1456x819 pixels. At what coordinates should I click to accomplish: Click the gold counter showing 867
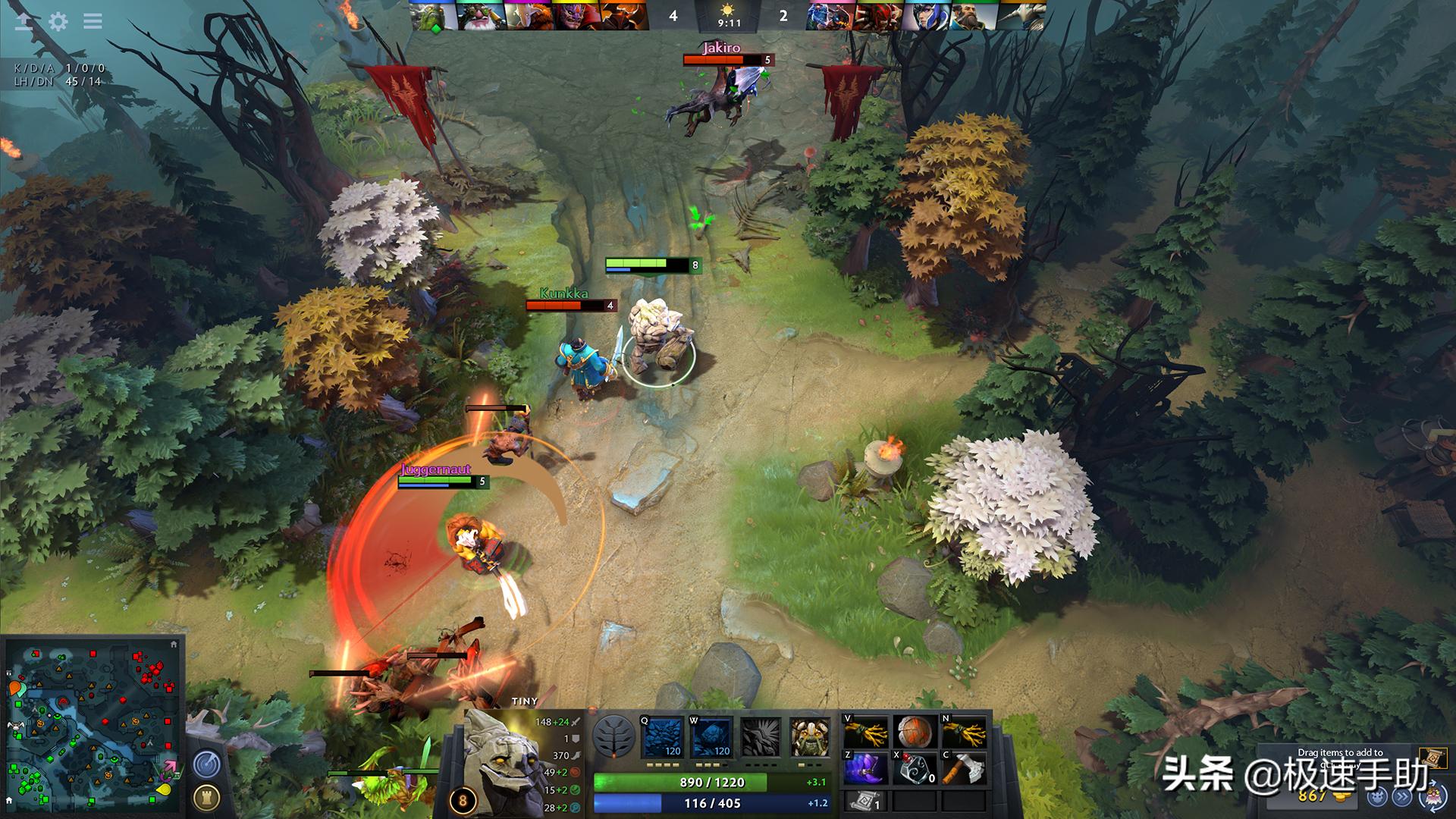[x=1311, y=797]
